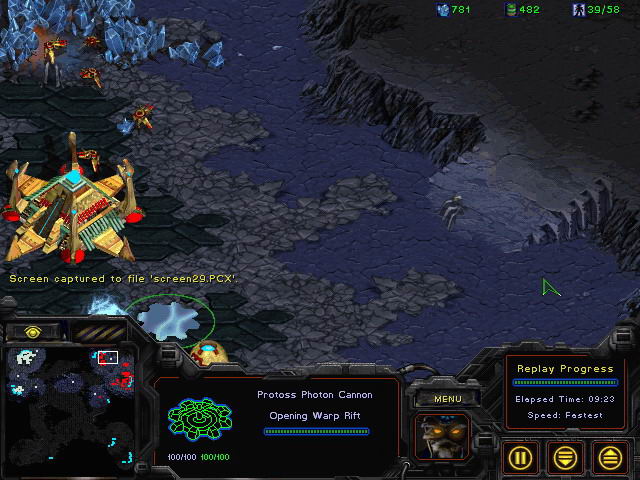Open the game MENU
The width and height of the screenshot is (640, 480).
[447, 399]
